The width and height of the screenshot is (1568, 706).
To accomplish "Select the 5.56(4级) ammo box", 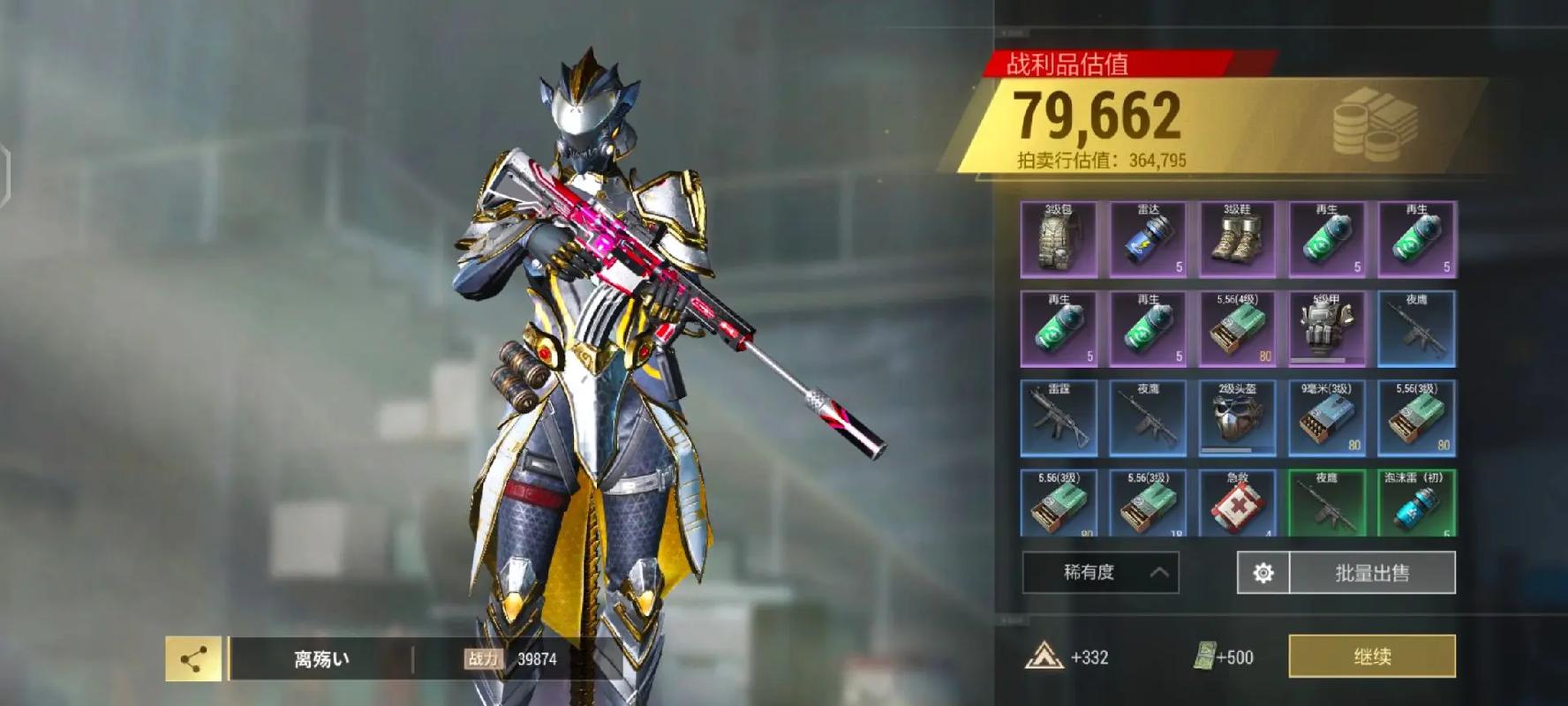I will [x=1237, y=328].
